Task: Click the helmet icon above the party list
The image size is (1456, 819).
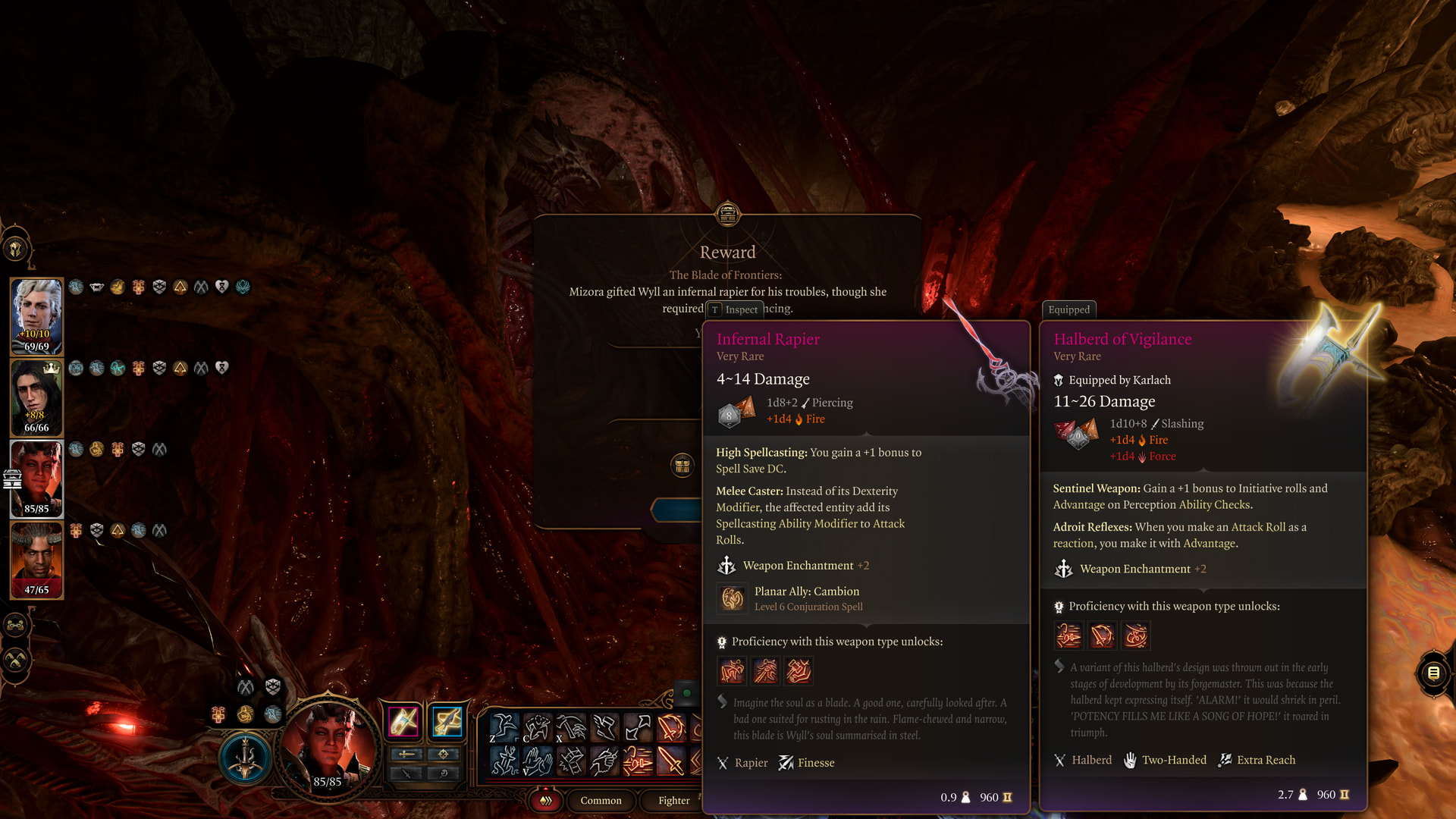Action: pyautogui.click(x=16, y=248)
